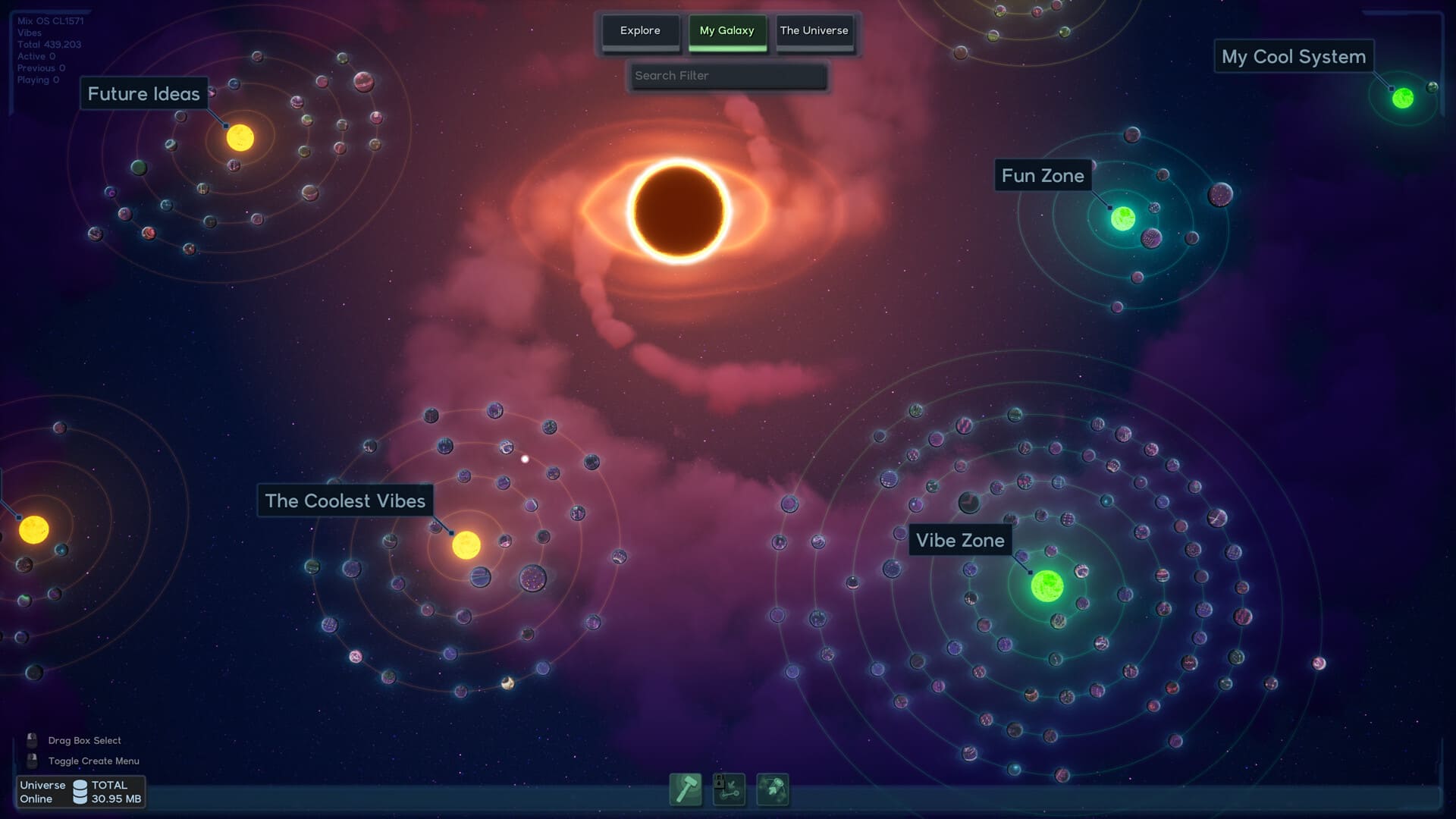This screenshot has width=1456, height=819.
Task: Select the My Galaxy tab
Action: click(x=726, y=31)
